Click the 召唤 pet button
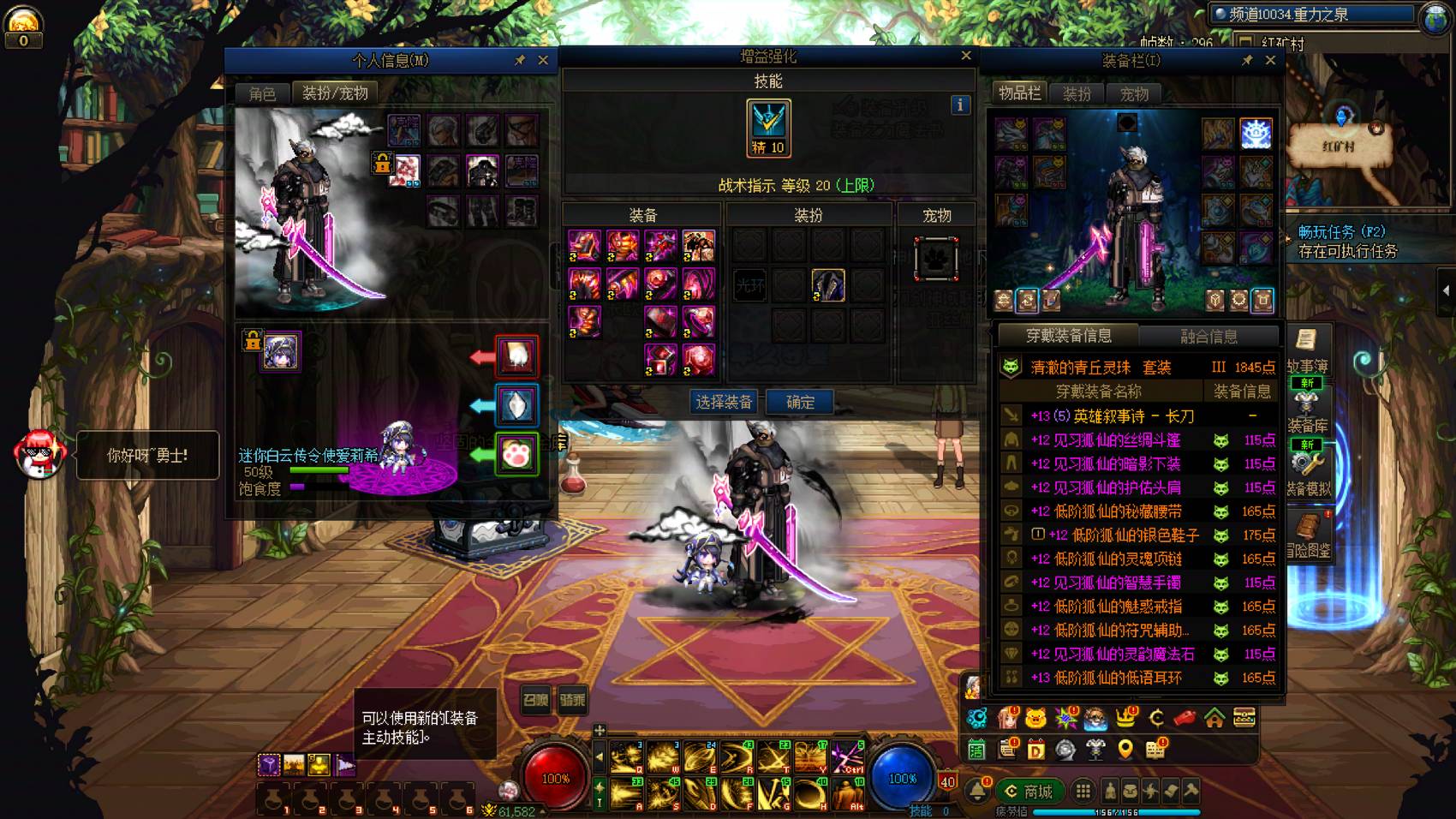This screenshot has height=819, width=1456. click(536, 700)
